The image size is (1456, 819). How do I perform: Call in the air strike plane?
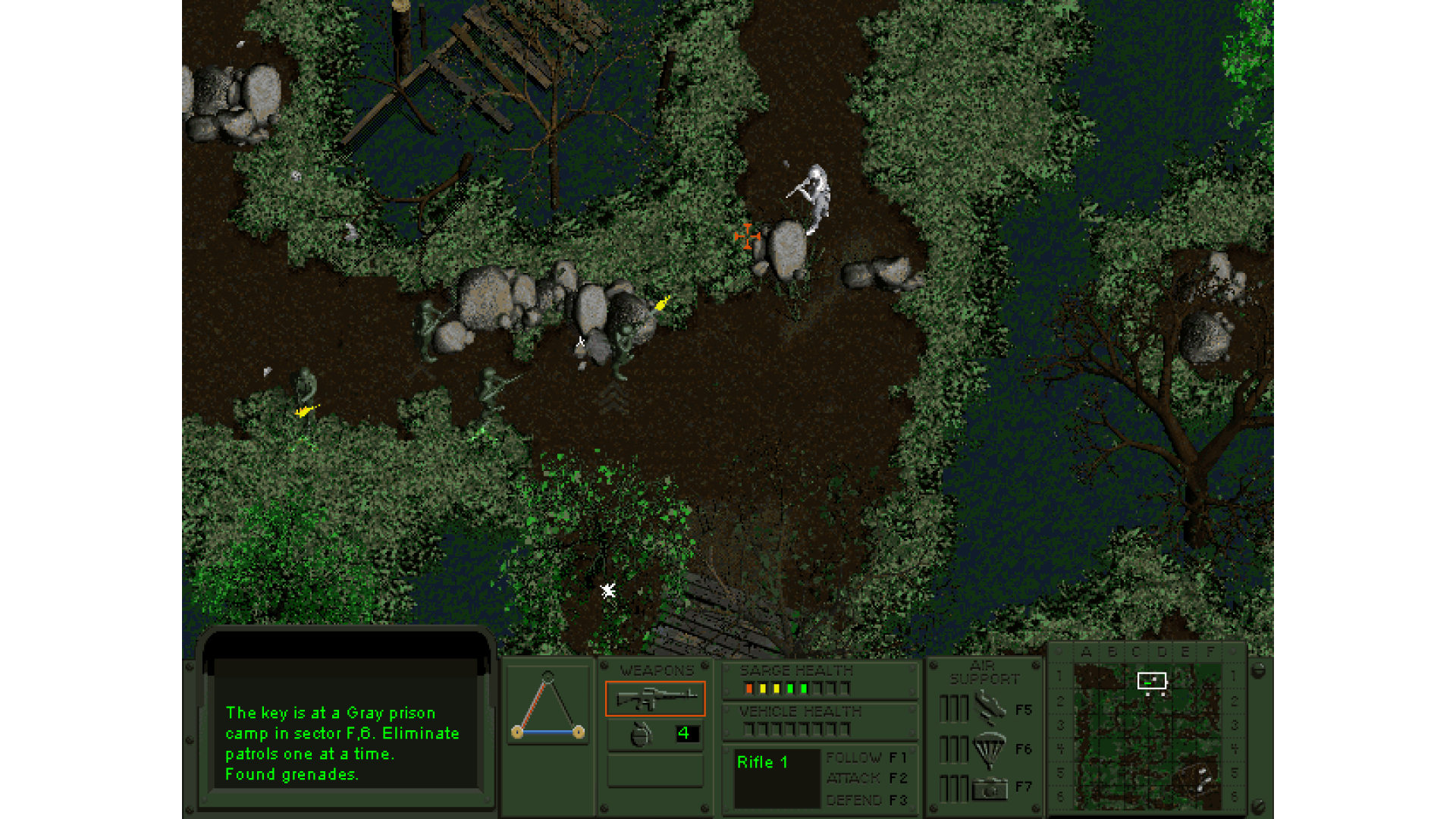coord(990,709)
